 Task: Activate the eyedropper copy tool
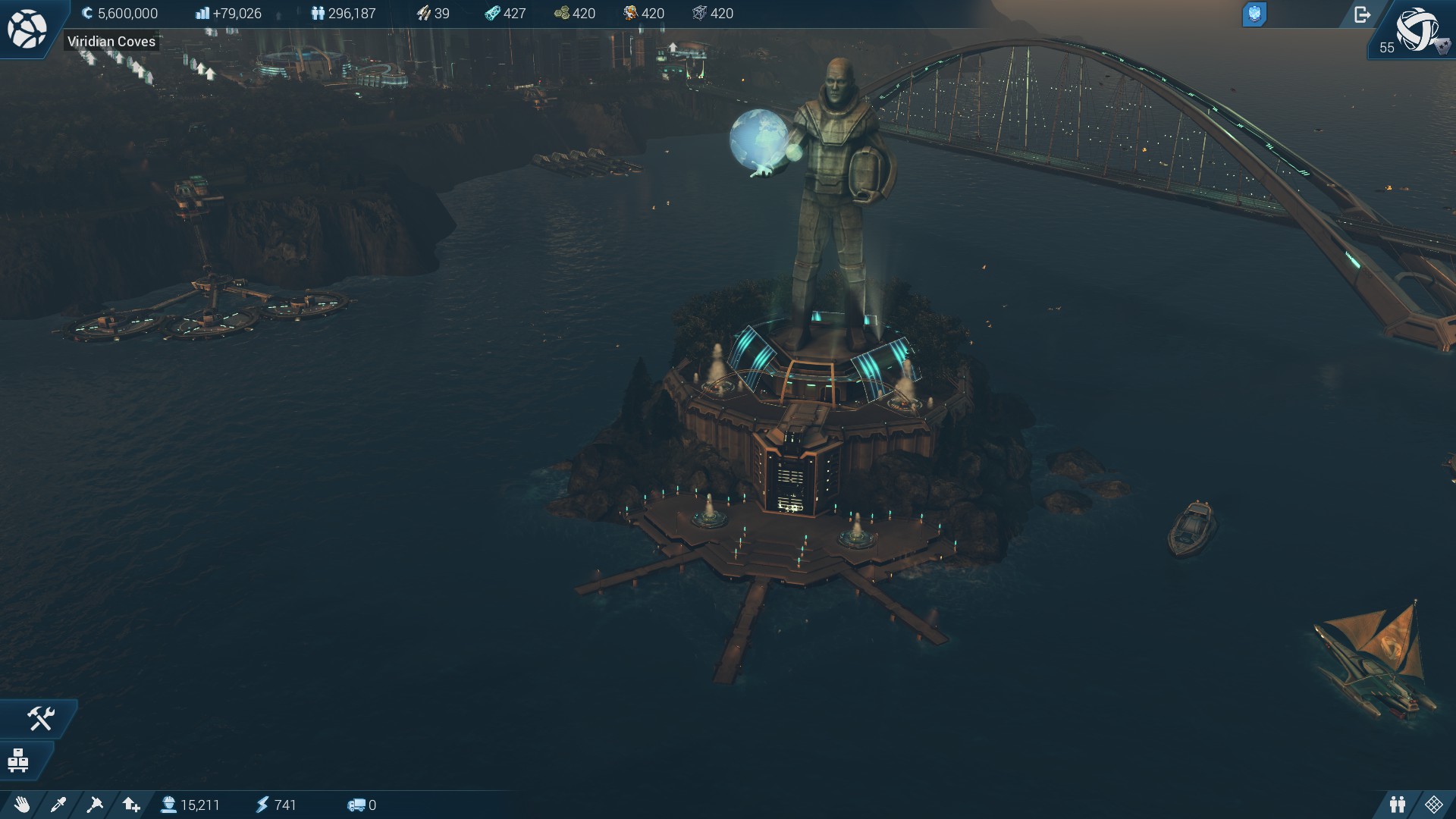pyautogui.click(x=58, y=805)
